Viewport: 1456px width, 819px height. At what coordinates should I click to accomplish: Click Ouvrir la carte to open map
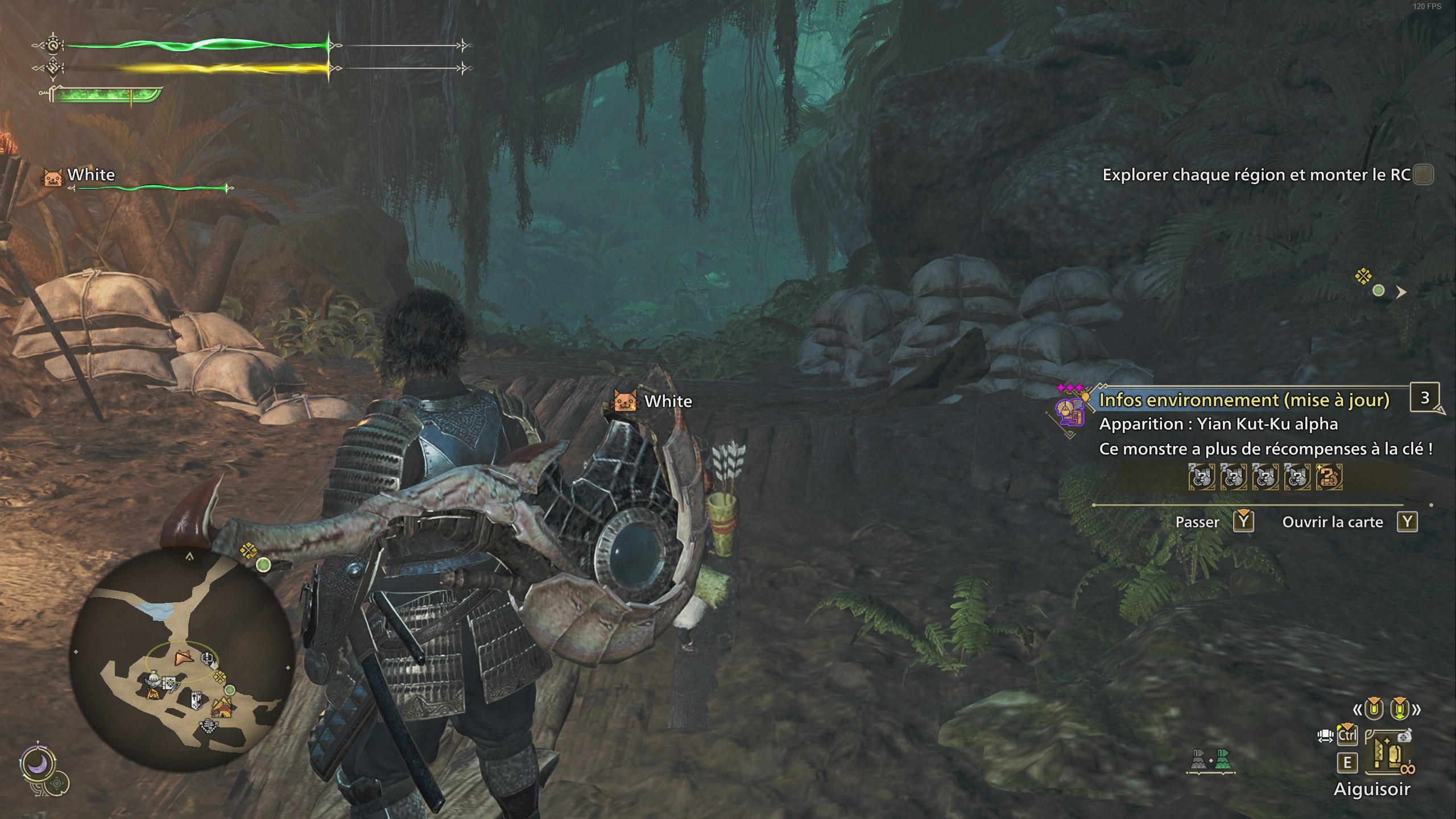coord(1334,522)
